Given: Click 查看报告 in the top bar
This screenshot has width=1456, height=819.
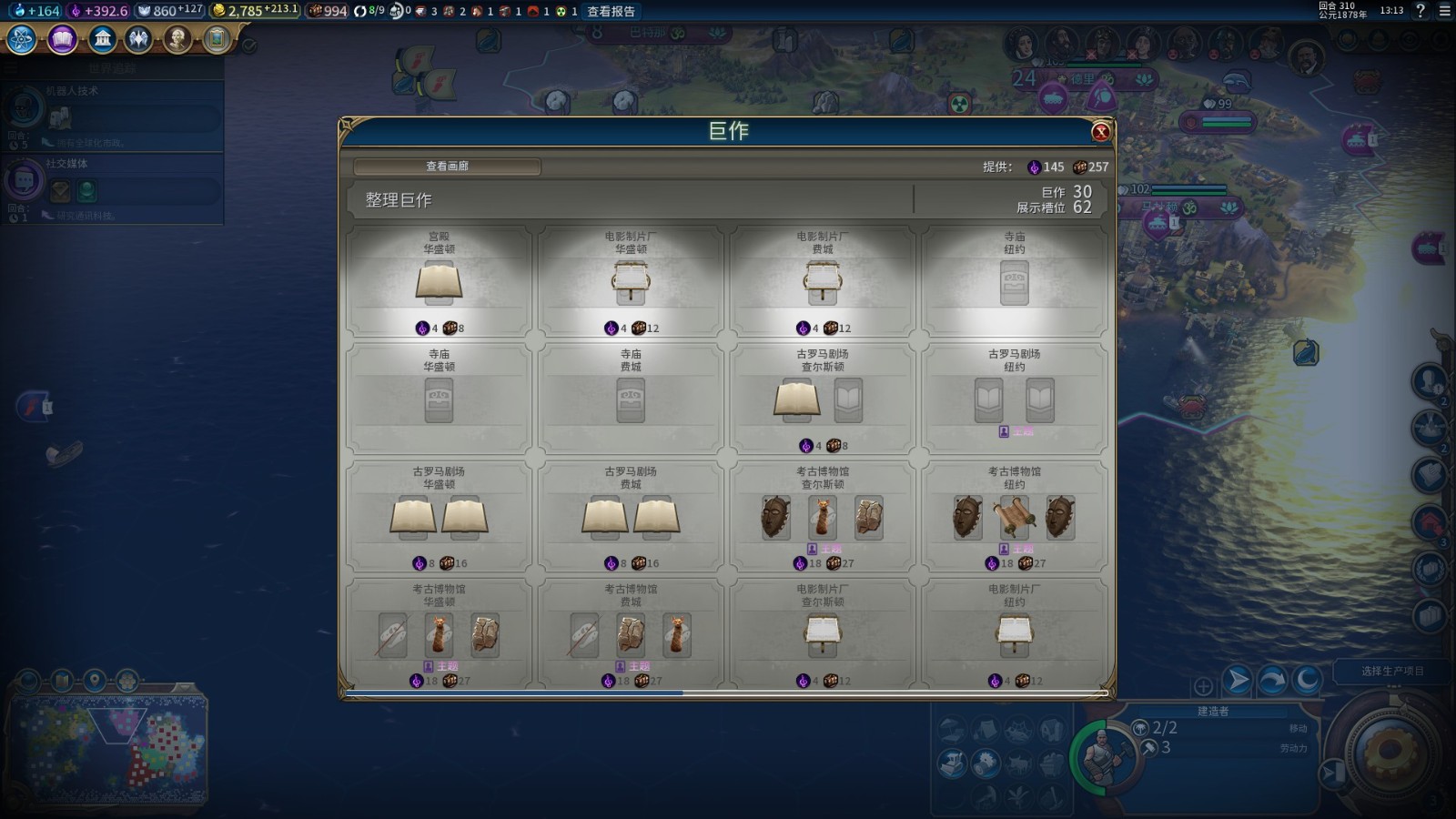Looking at the screenshot, I should point(611,12).
